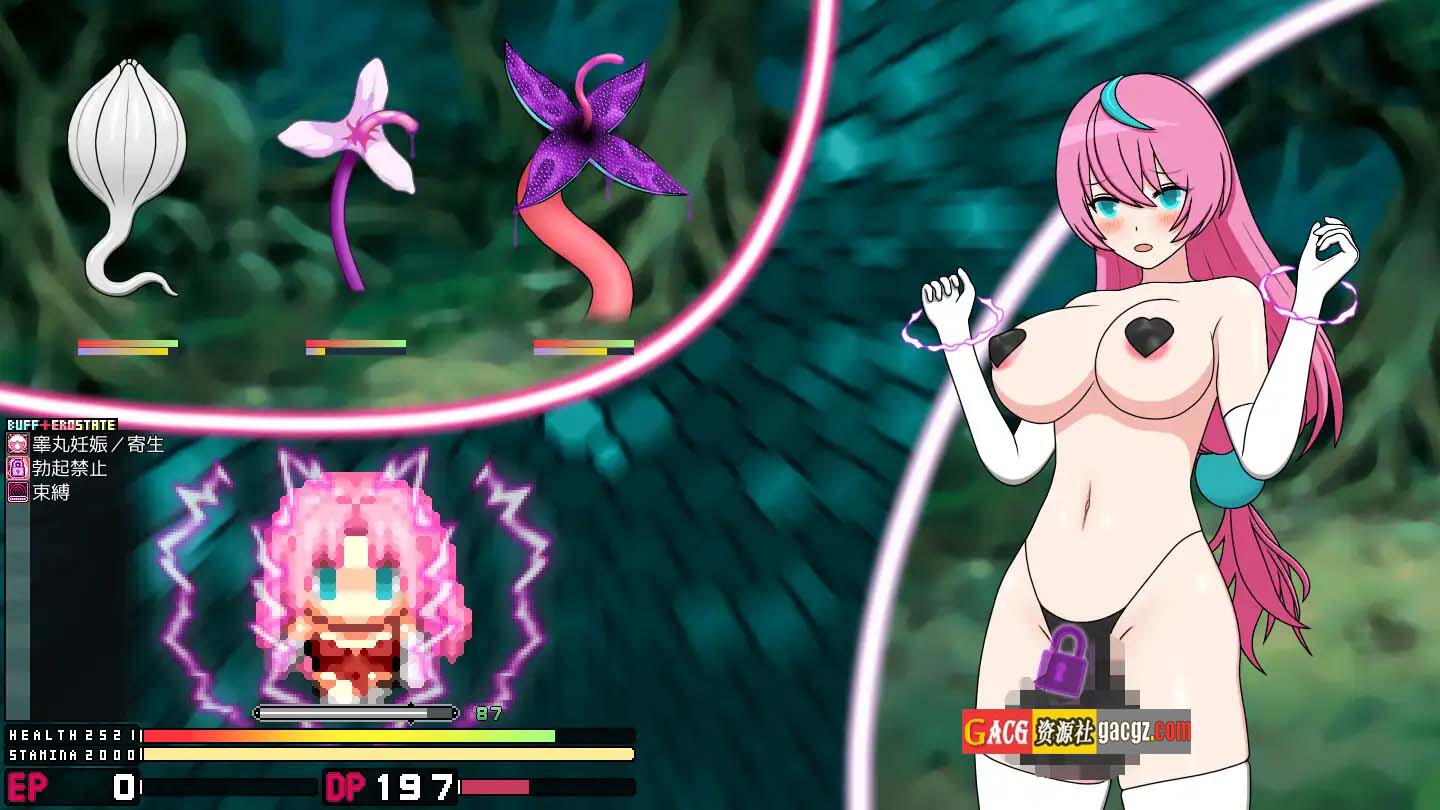Click the purple padlock status icon
Viewport: 1440px width, 810px height.
pos(18,468)
